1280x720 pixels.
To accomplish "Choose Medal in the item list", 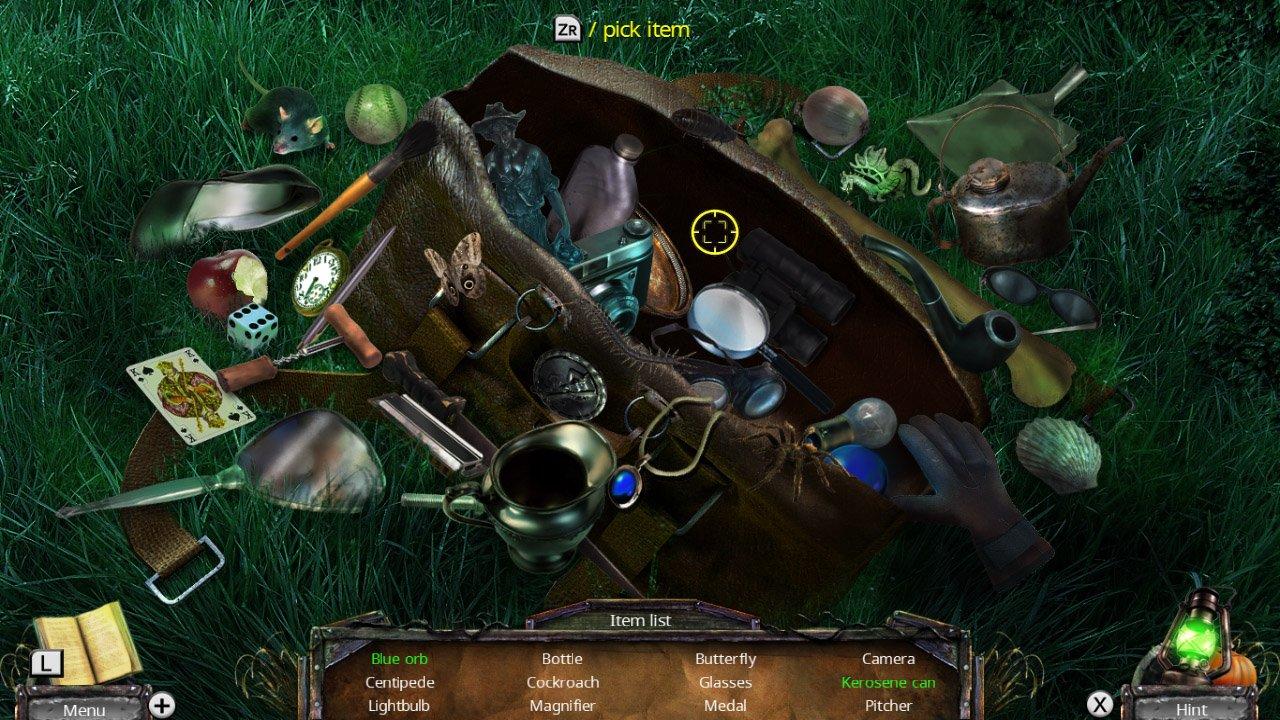I will pos(725,706).
